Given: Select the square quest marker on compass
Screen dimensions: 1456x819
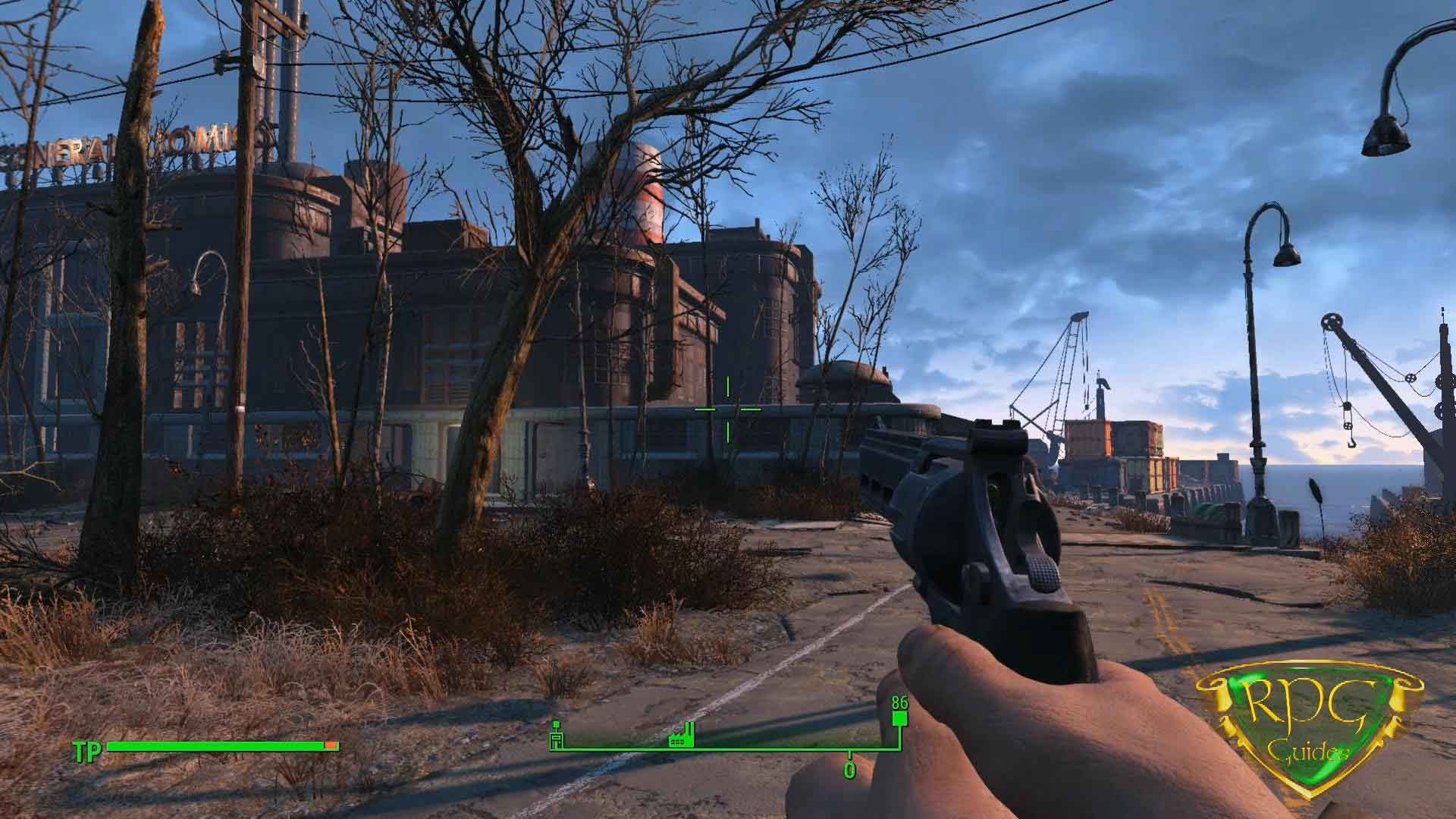Looking at the screenshot, I should tap(899, 720).
